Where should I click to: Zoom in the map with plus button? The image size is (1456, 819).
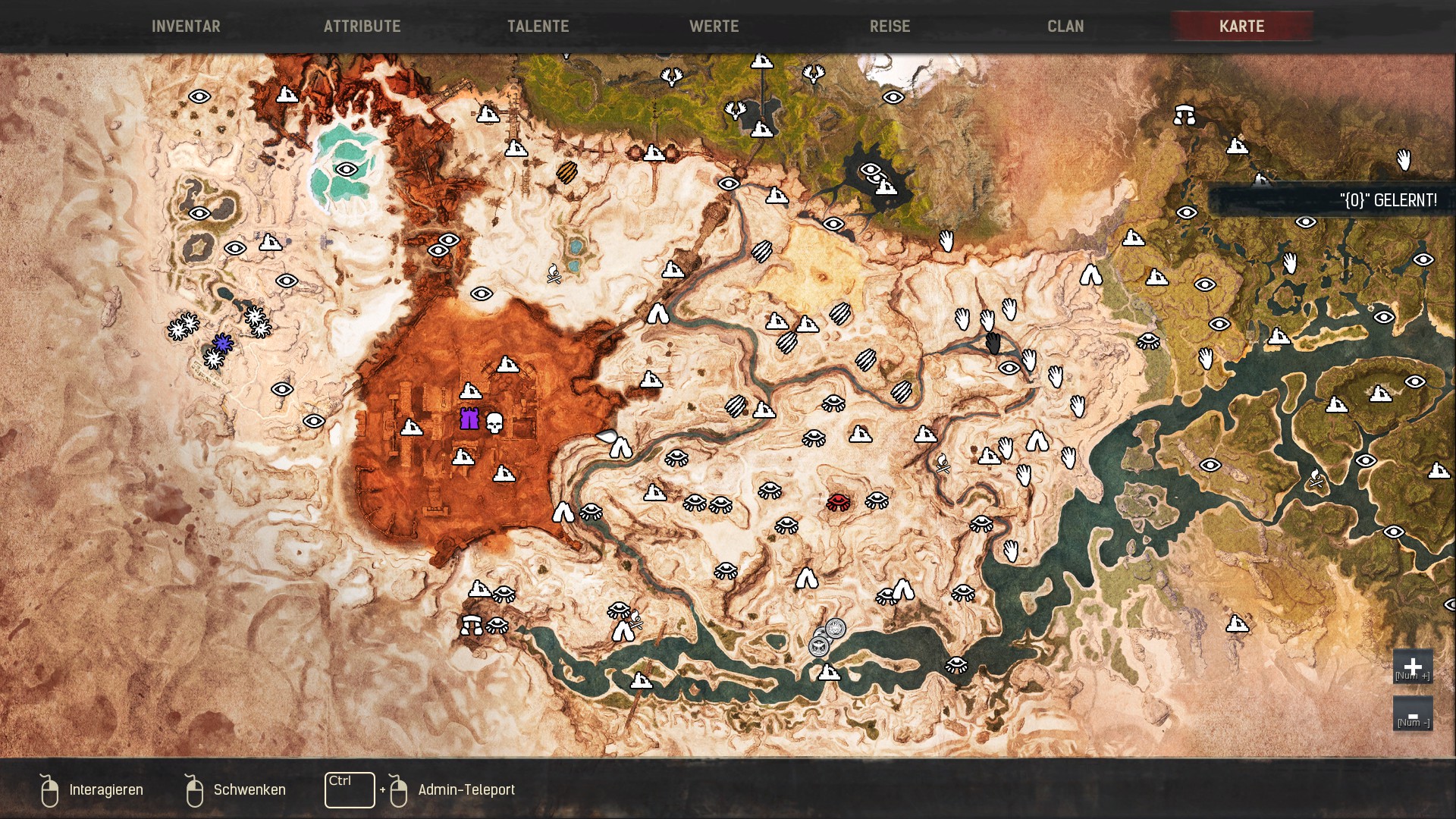[x=1412, y=666]
